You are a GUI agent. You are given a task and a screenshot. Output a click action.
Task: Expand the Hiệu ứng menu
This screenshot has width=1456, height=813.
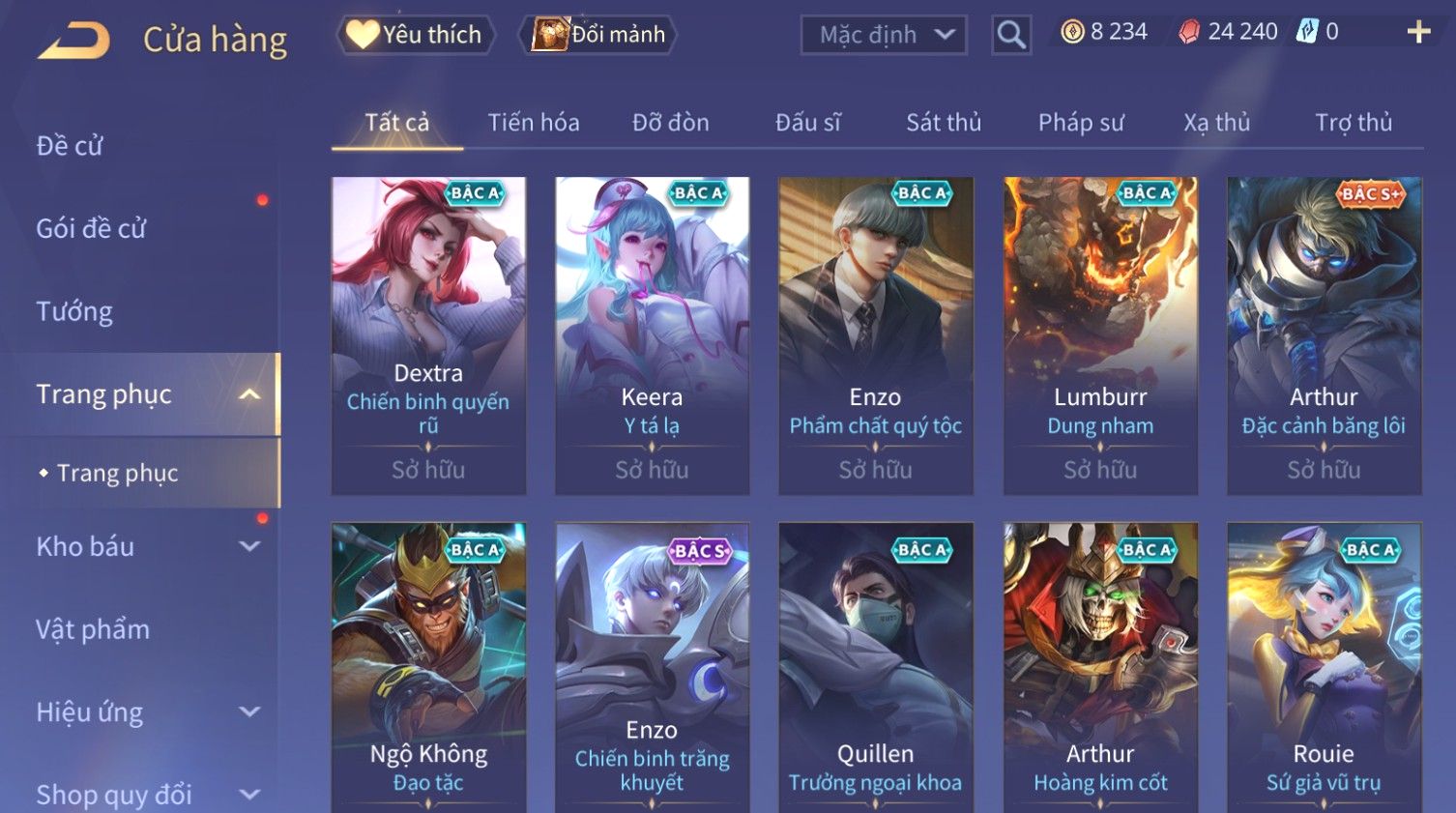pyautogui.click(x=145, y=712)
